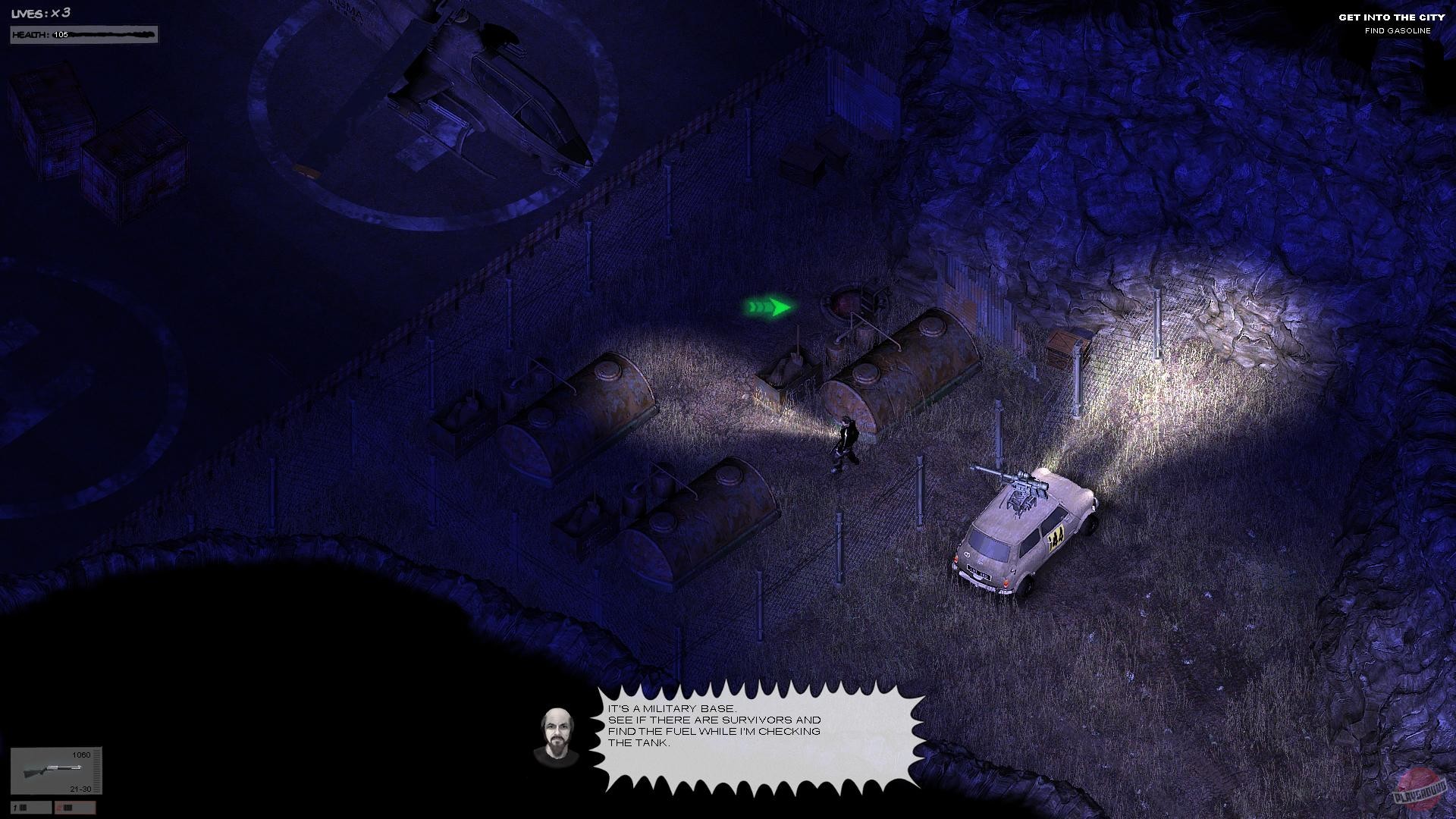
Task: Click the red highlighted ammo slot
Action: tap(75, 806)
